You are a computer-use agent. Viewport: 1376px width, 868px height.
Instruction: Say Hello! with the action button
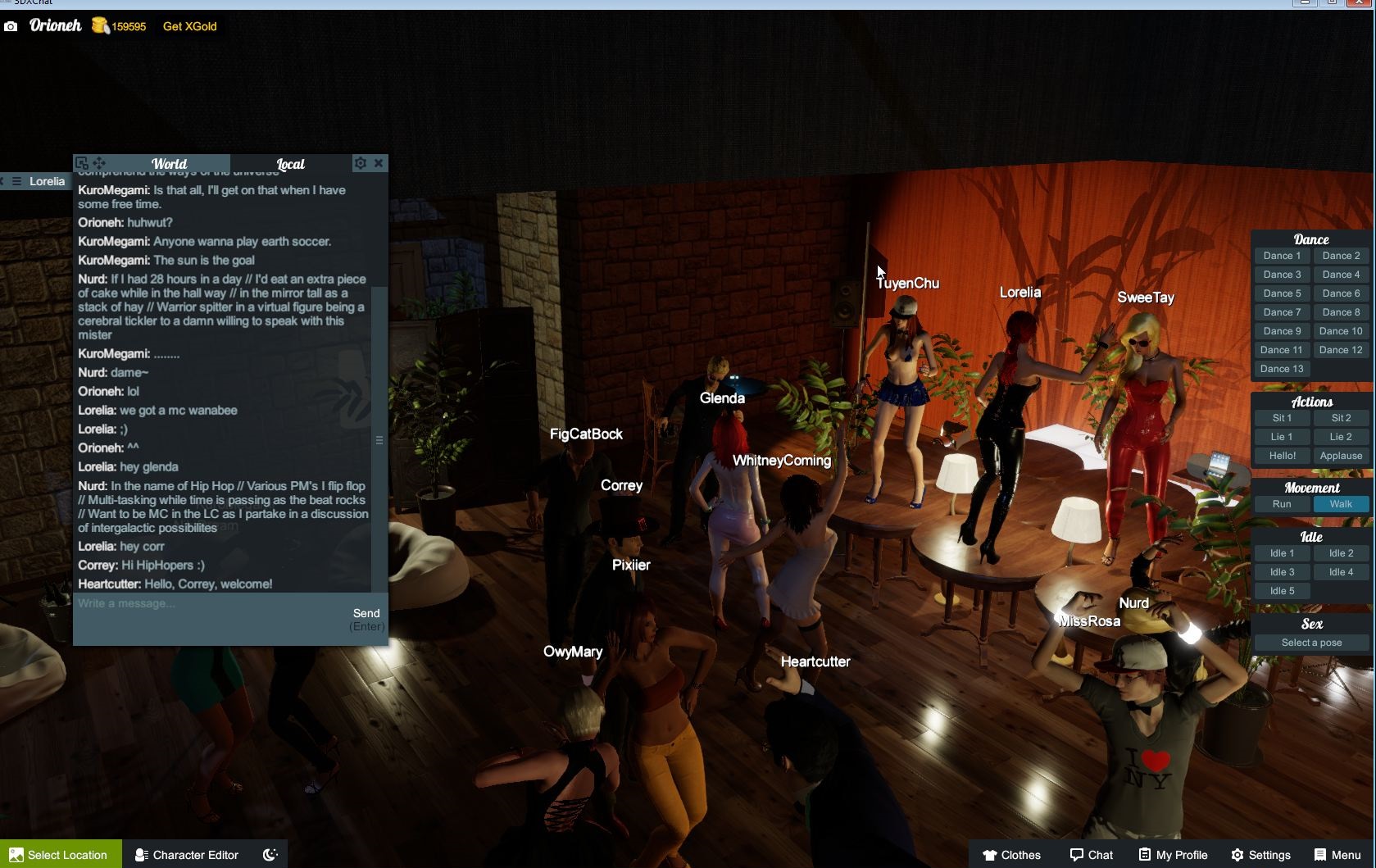pos(1282,456)
